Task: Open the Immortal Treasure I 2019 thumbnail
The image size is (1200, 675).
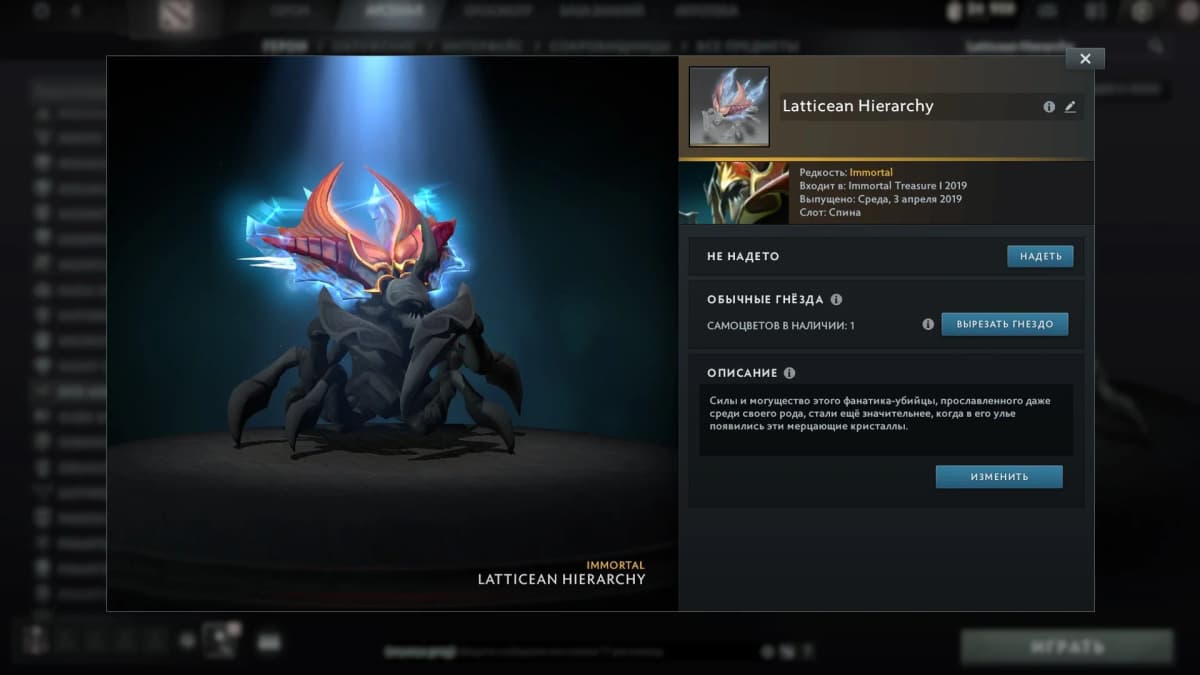Action: (x=734, y=194)
